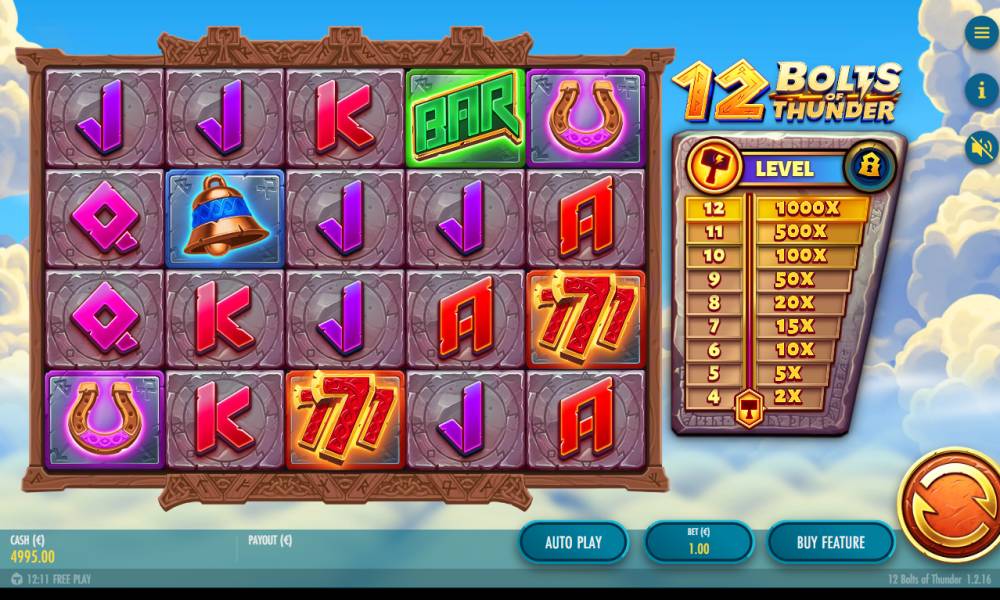Change the bet amount
The image size is (1000, 600).
[x=698, y=542]
